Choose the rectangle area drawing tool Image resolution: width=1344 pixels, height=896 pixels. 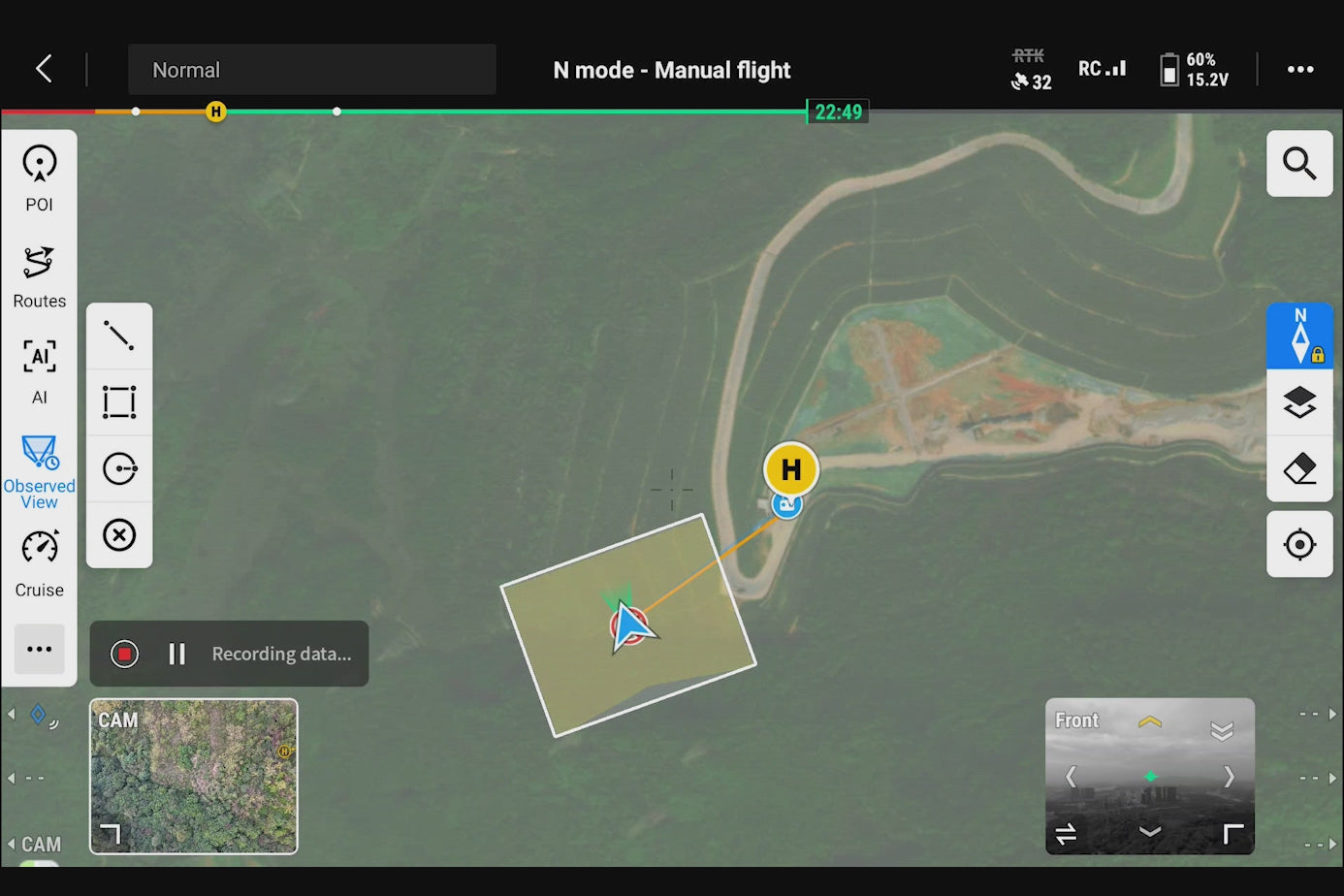coord(119,401)
